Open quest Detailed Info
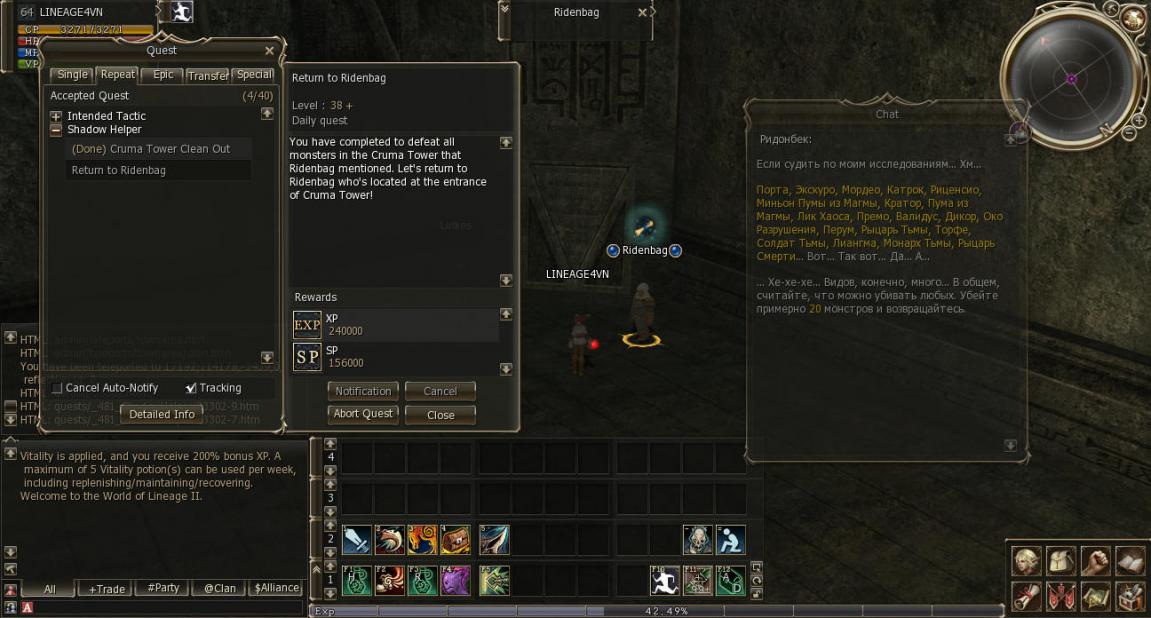 162,414
